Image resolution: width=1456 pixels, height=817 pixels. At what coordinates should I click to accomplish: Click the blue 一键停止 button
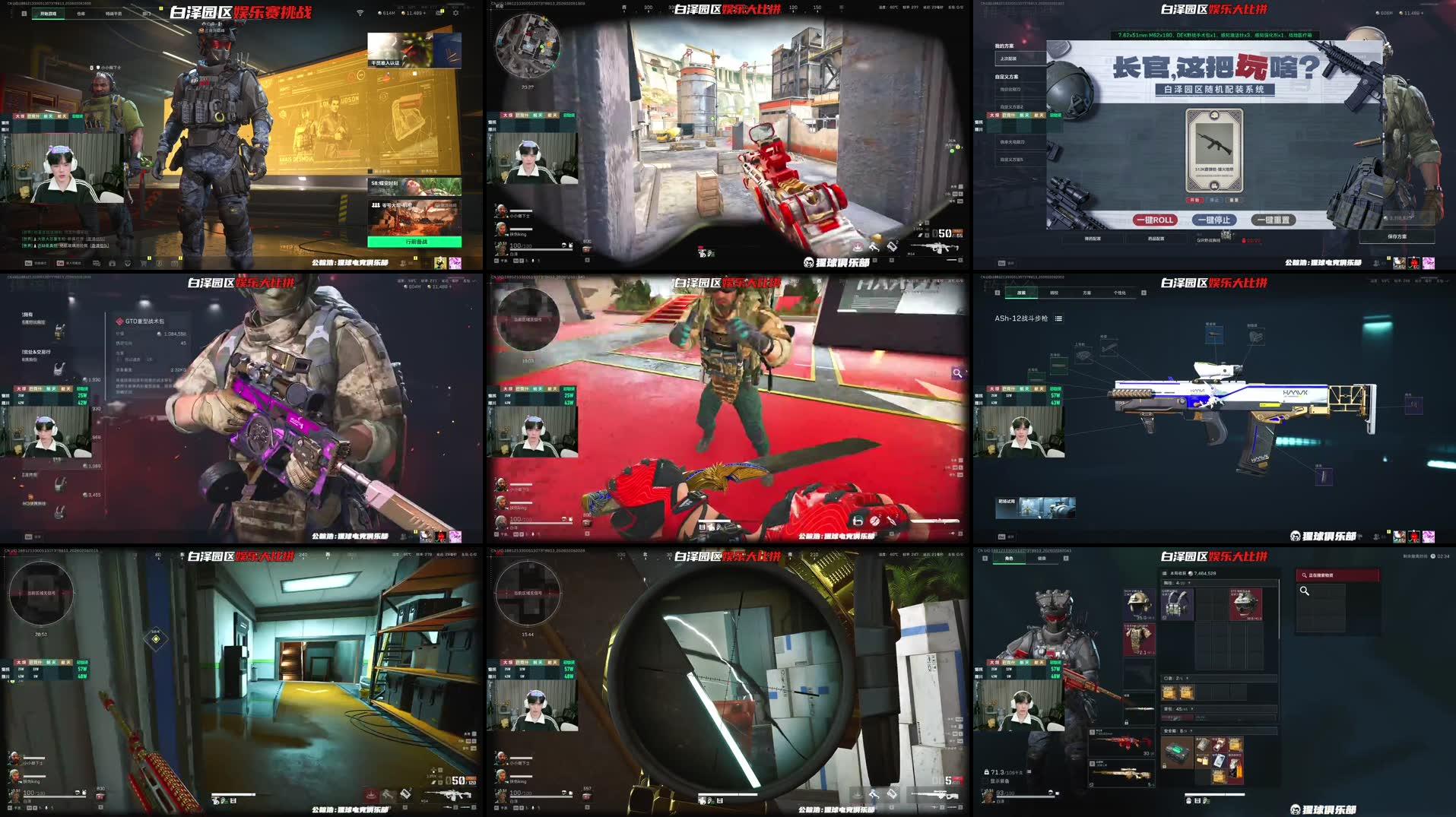(x=1213, y=220)
